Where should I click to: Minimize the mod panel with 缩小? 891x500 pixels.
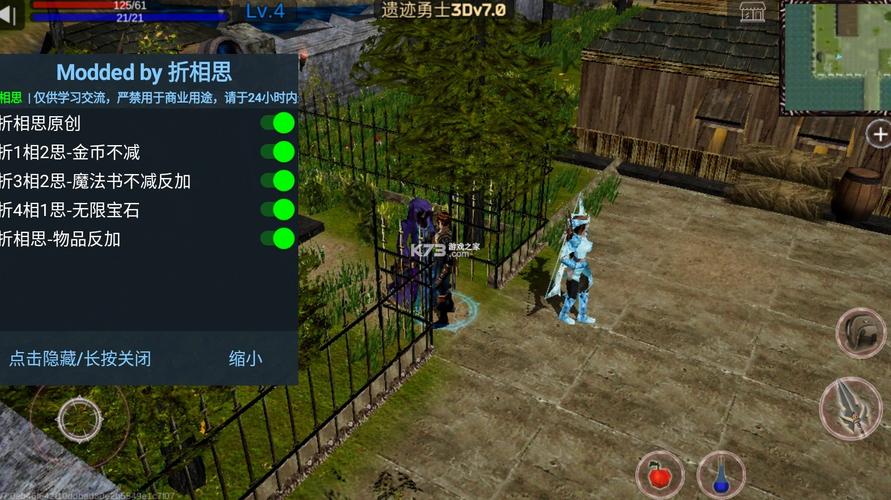245,358
